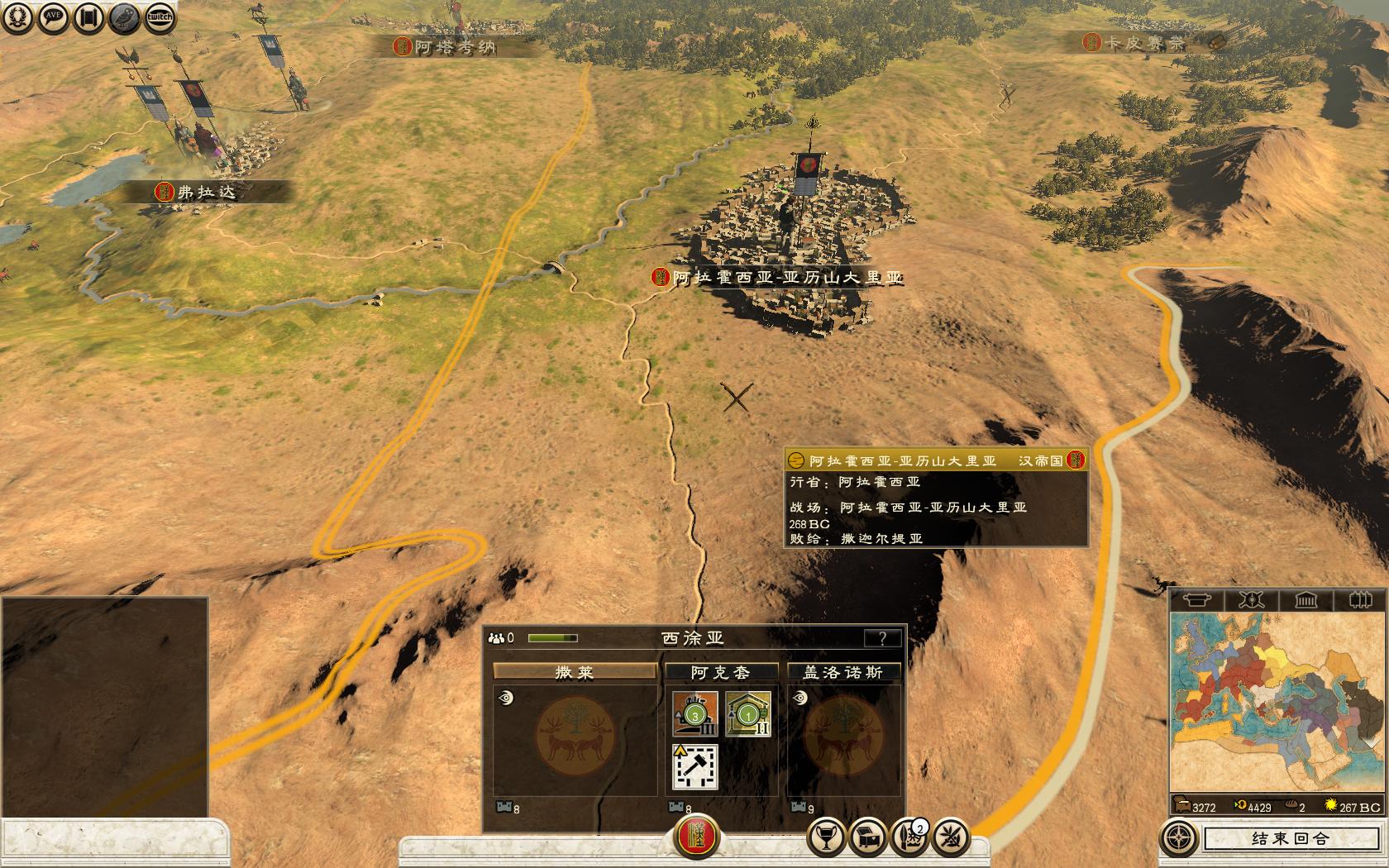The width and height of the screenshot is (1389, 868).
Task: Open the AVE speech bubble chat
Action: point(54,17)
